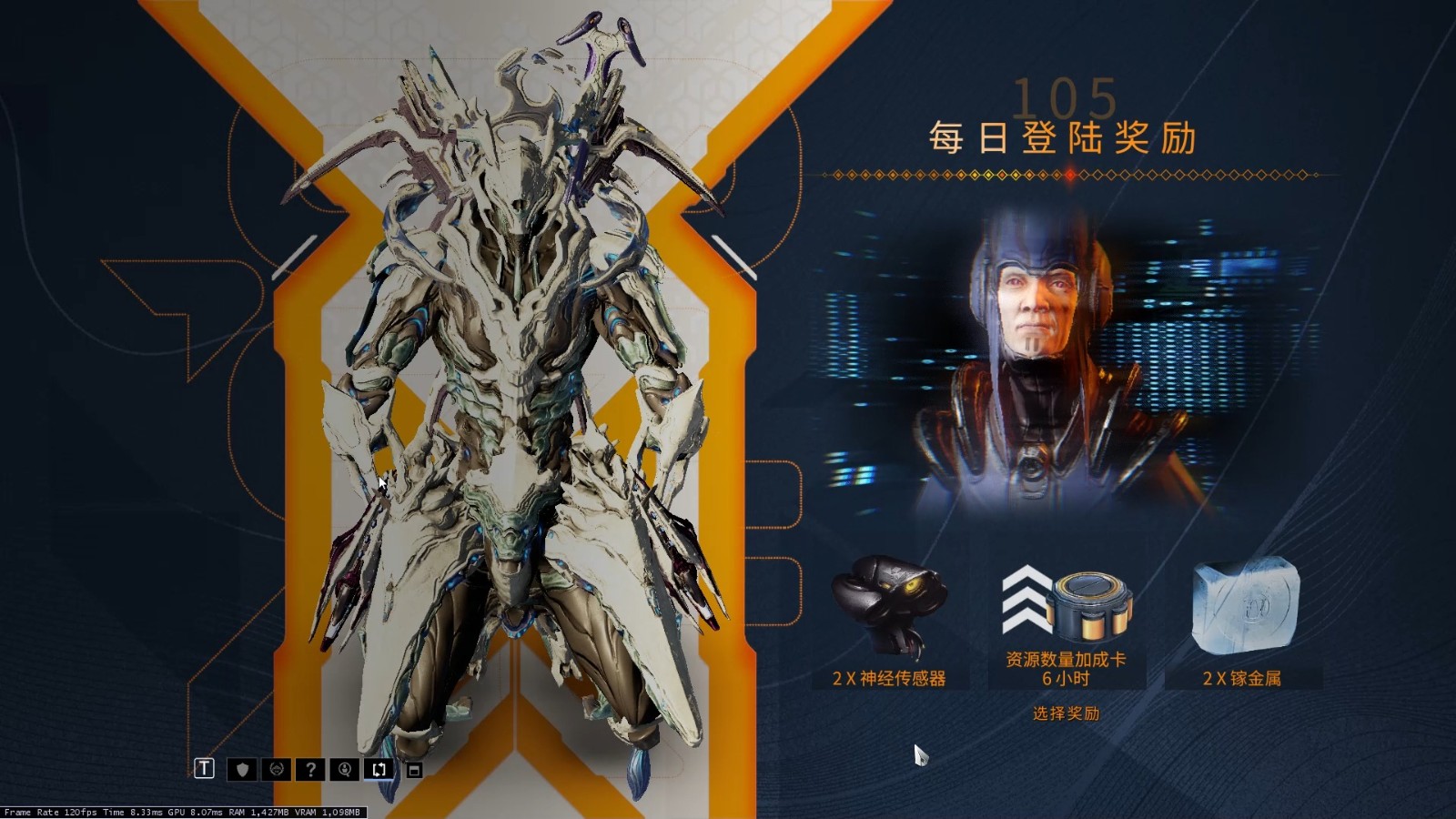Toggle model rotation with the highlighted loop icon
This screenshot has height=819, width=1456.
click(377, 769)
